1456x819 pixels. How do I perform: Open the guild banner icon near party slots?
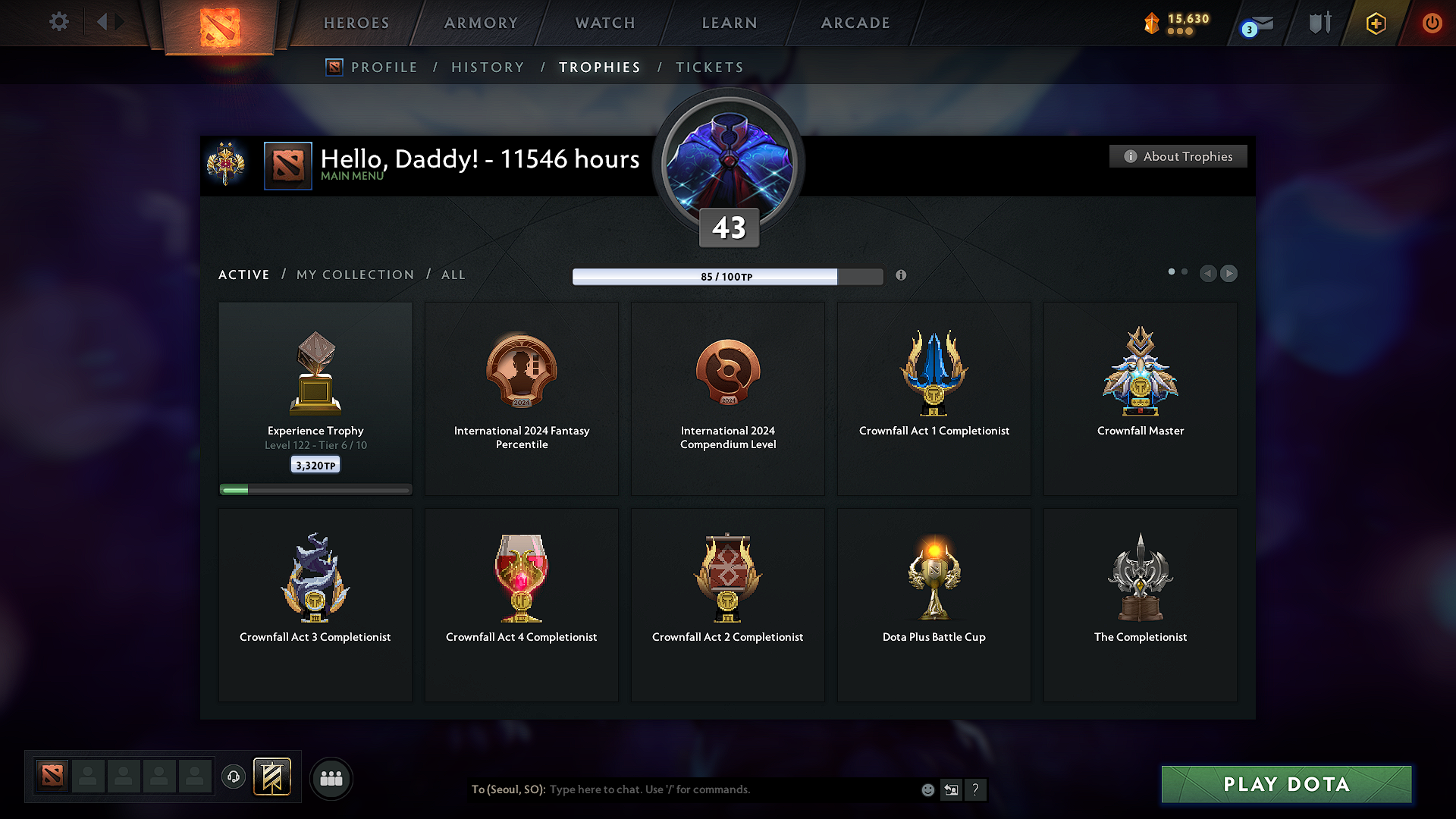point(273,777)
